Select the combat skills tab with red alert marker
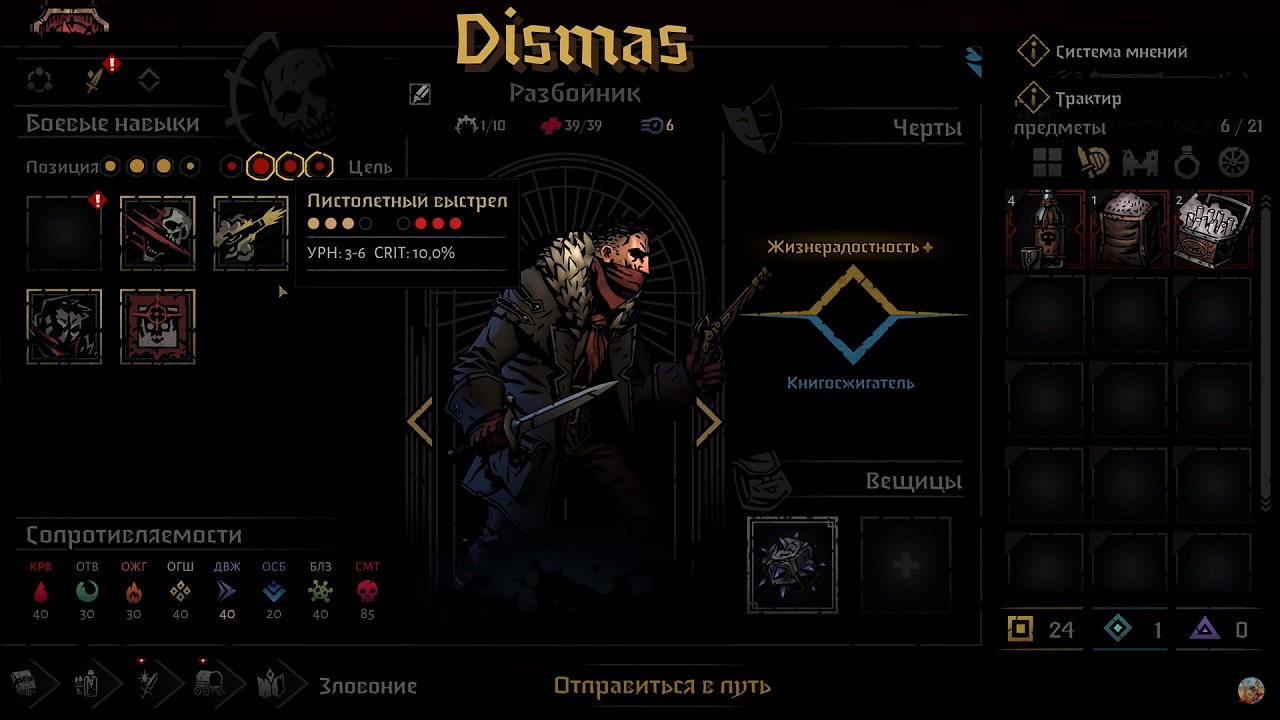1280x720 pixels. click(96, 80)
